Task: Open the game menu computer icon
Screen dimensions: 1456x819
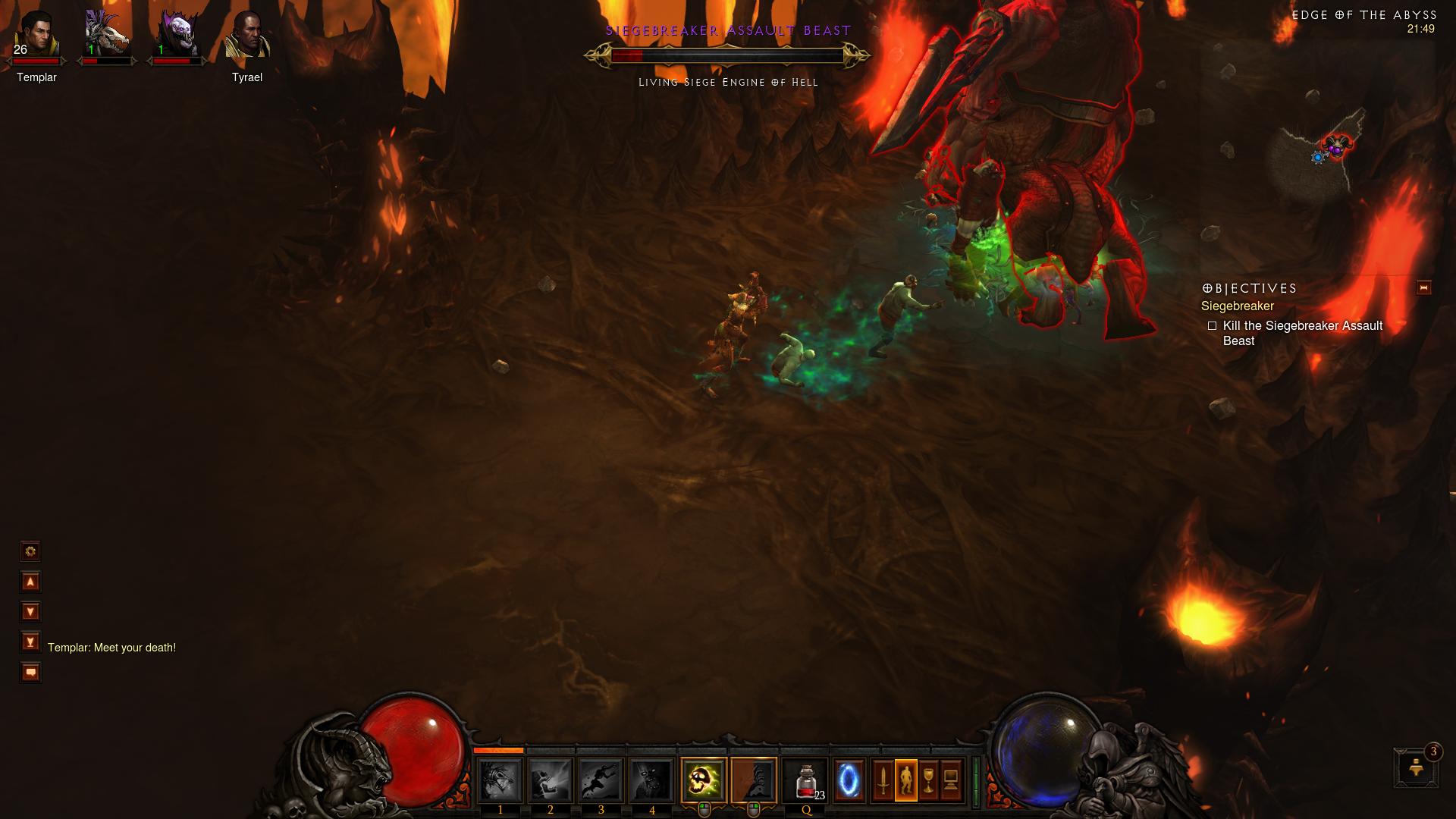Action: (x=951, y=780)
